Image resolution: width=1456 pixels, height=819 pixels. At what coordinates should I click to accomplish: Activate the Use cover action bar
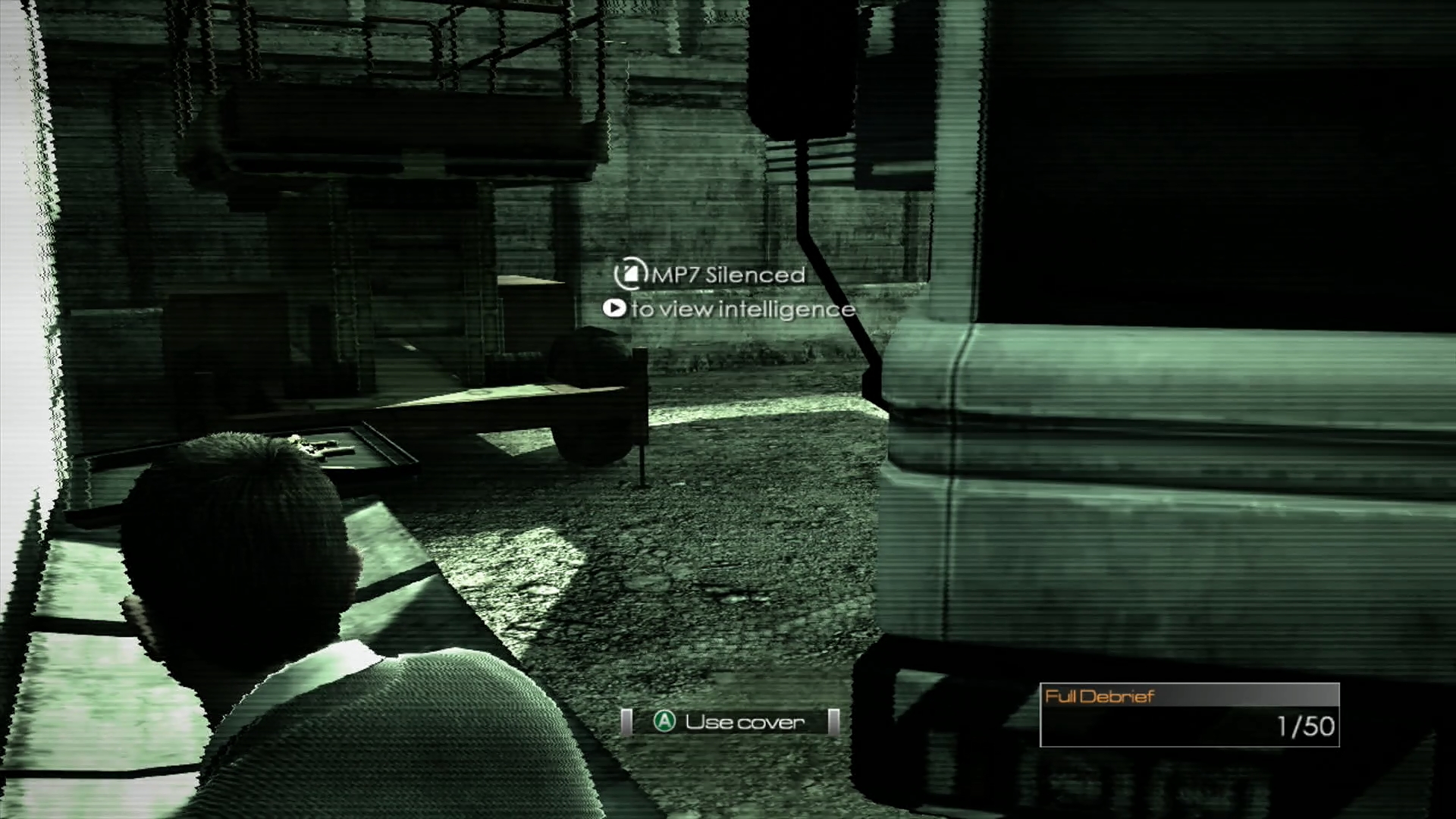tap(730, 722)
